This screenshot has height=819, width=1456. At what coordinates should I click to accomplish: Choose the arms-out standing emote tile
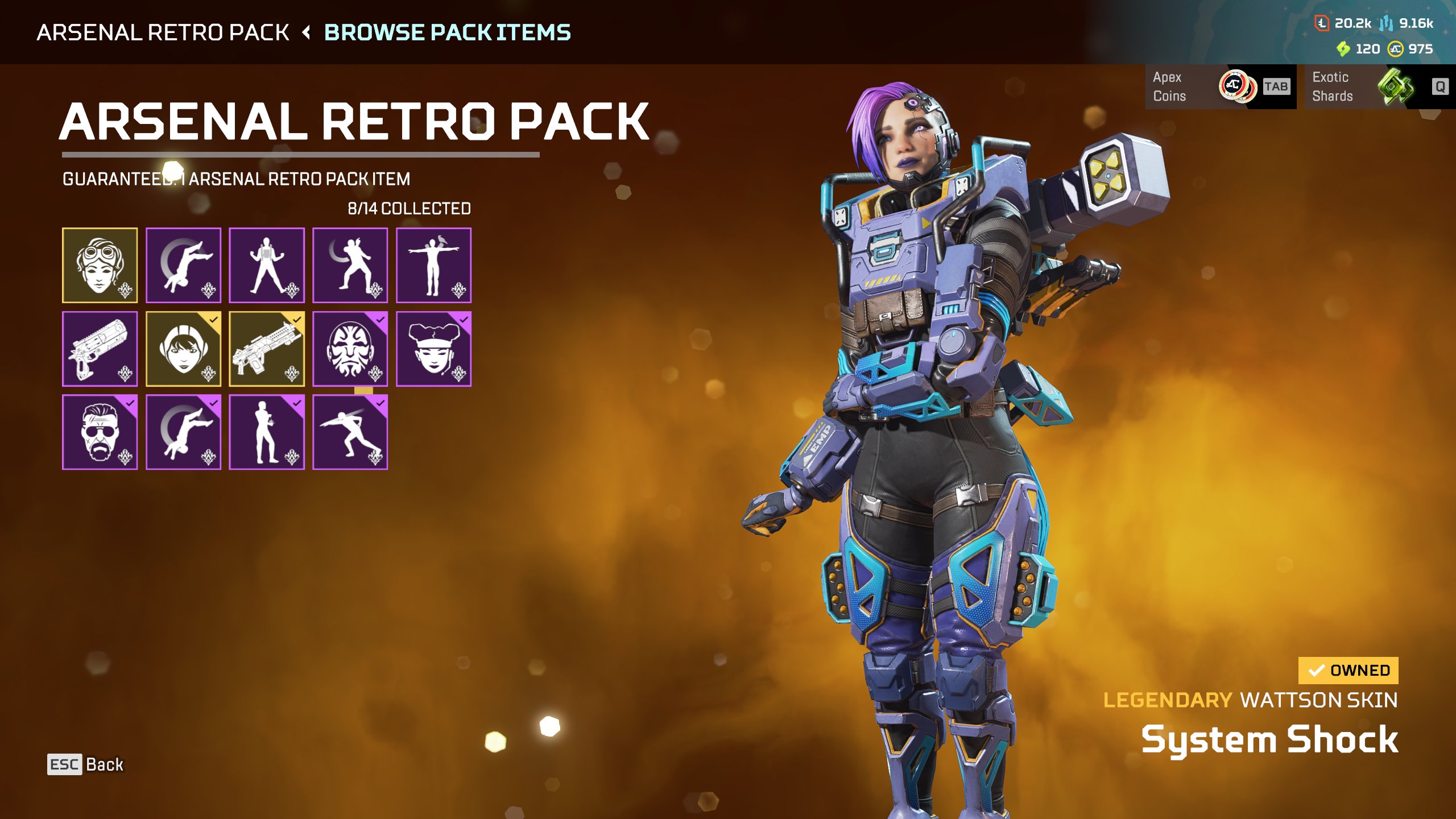tap(266, 265)
